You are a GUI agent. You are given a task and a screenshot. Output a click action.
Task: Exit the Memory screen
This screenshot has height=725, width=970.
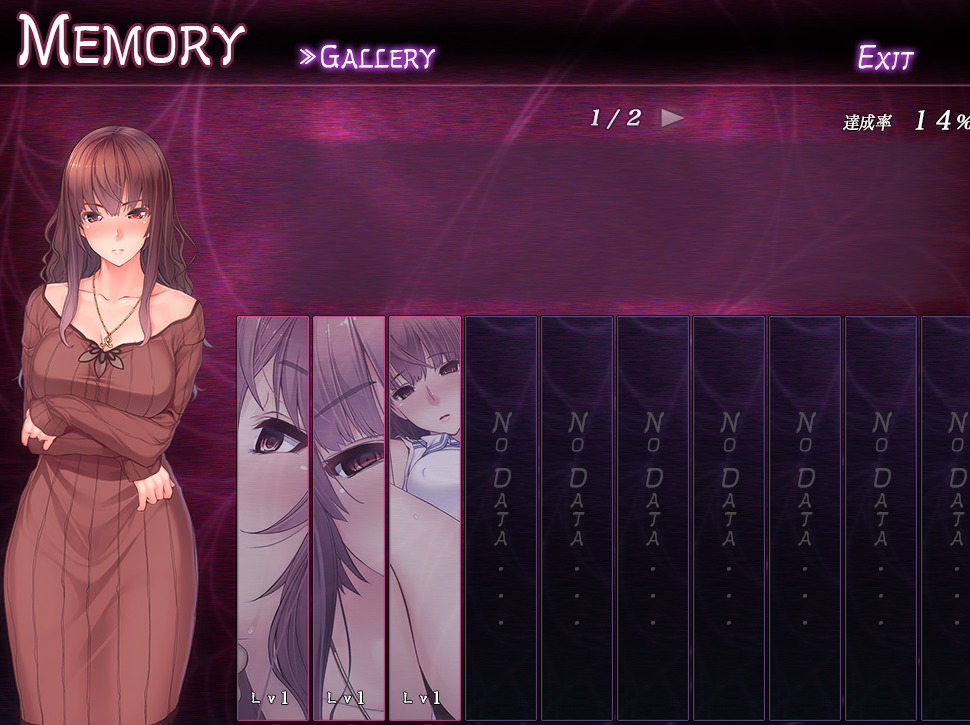(885, 58)
